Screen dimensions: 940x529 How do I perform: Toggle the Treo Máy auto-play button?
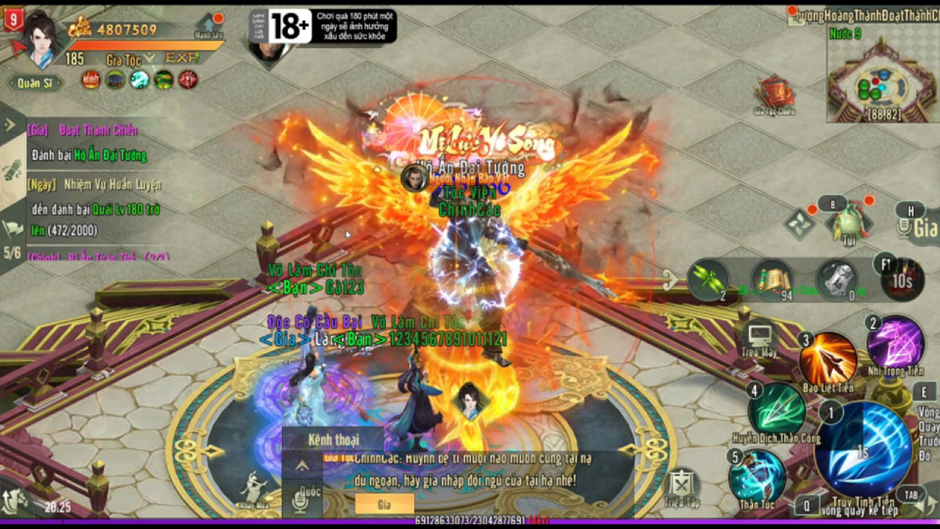[x=759, y=340]
